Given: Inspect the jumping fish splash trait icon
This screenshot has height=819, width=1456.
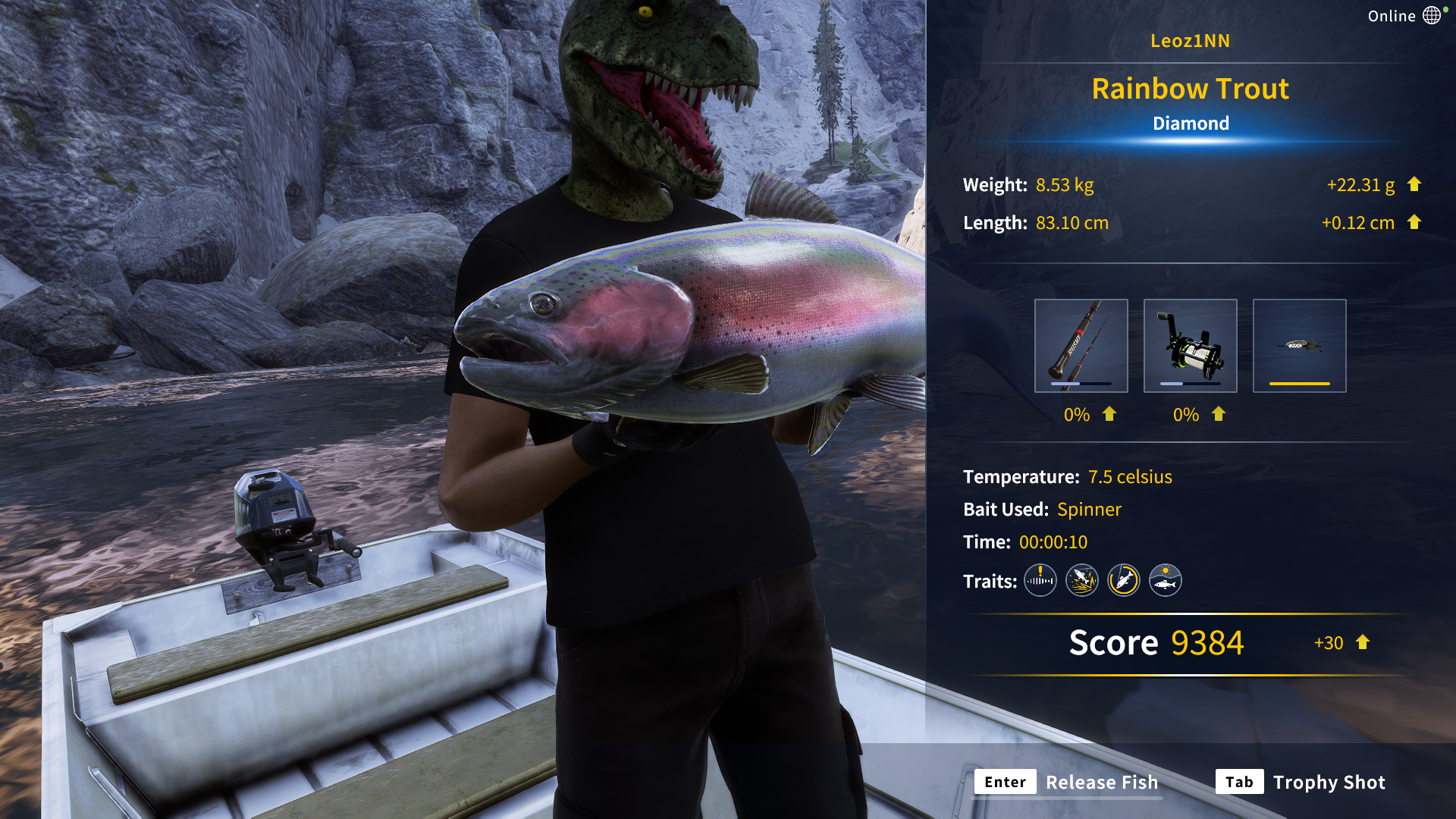Looking at the screenshot, I should 1081,581.
